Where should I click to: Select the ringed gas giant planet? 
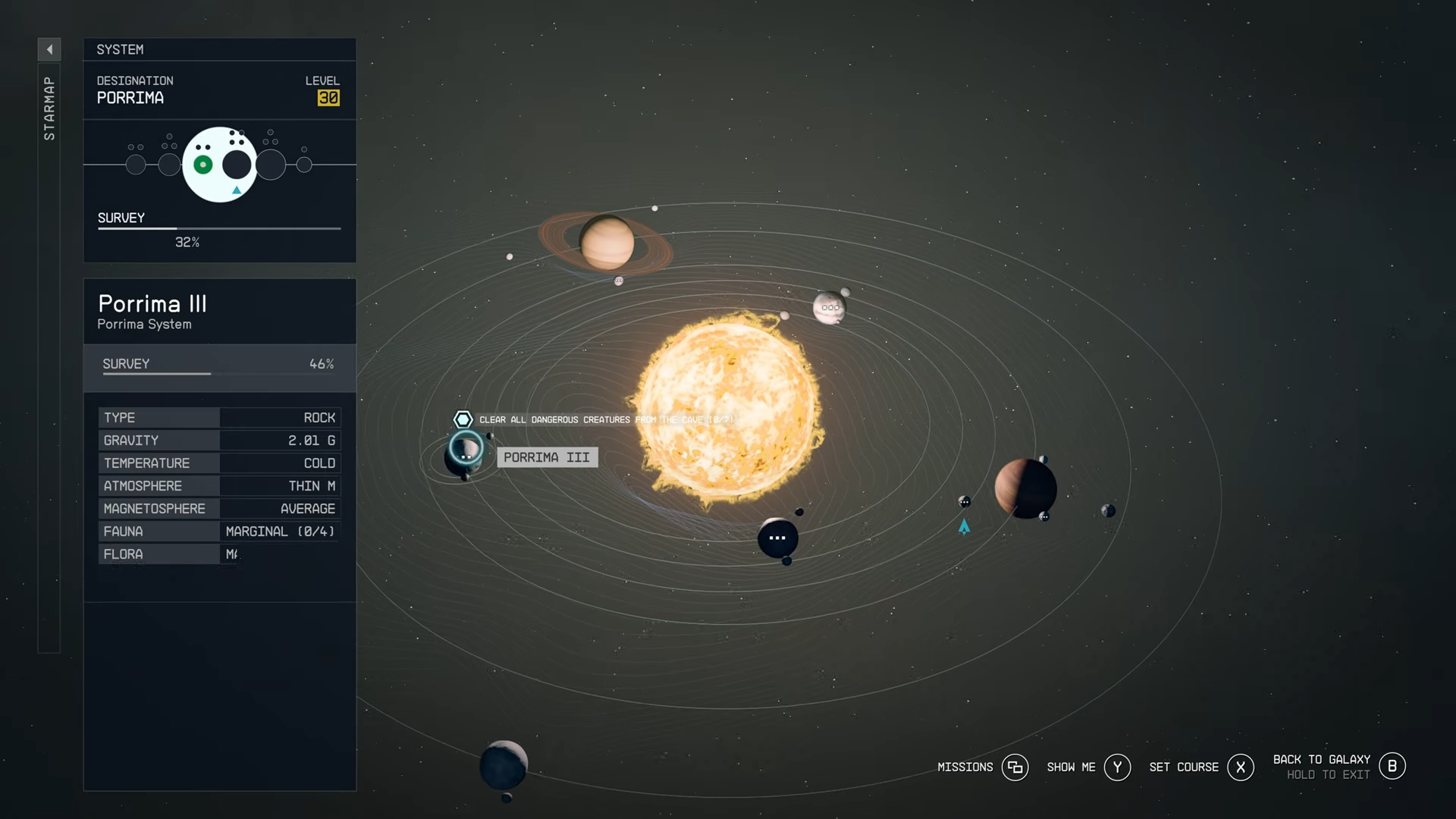pos(607,243)
